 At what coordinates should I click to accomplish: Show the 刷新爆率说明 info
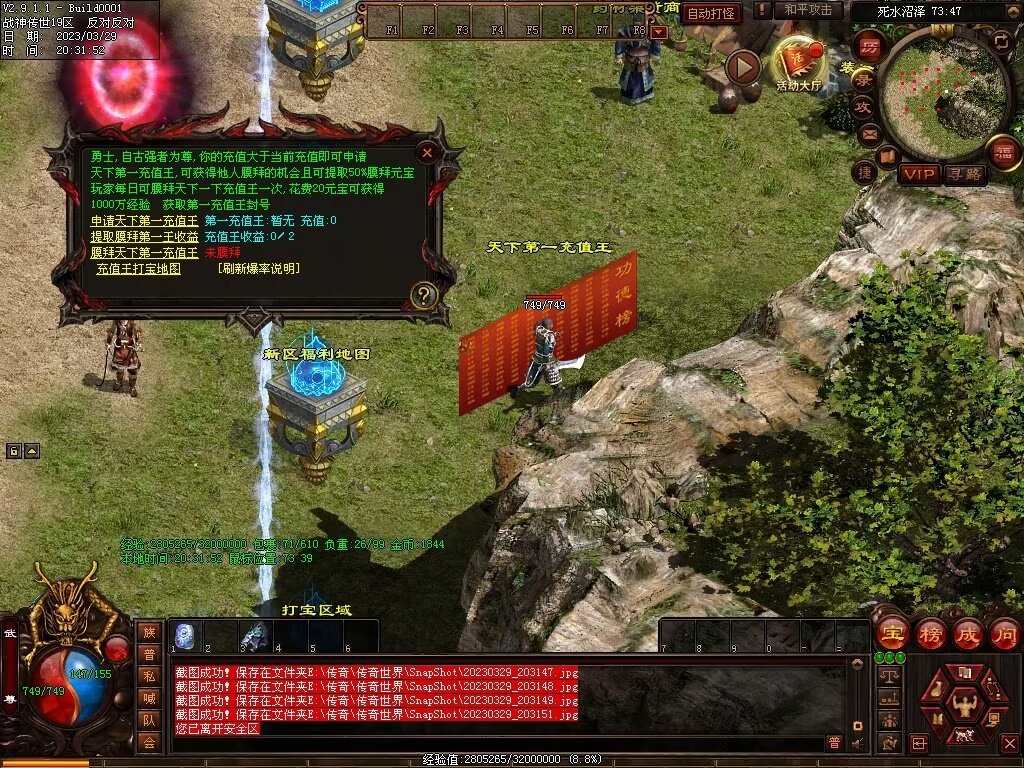258,269
